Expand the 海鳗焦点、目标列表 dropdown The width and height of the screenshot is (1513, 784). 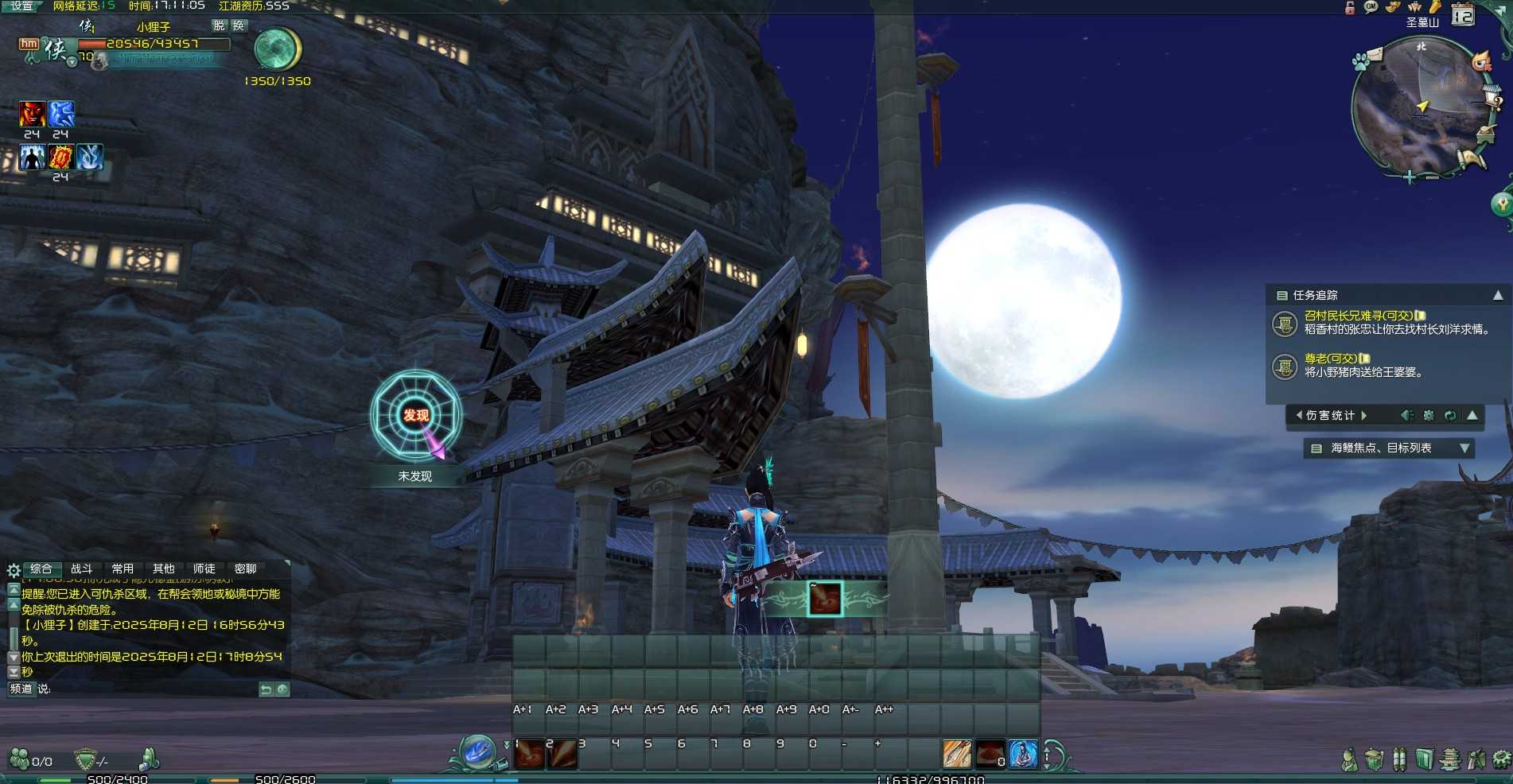click(1464, 448)
